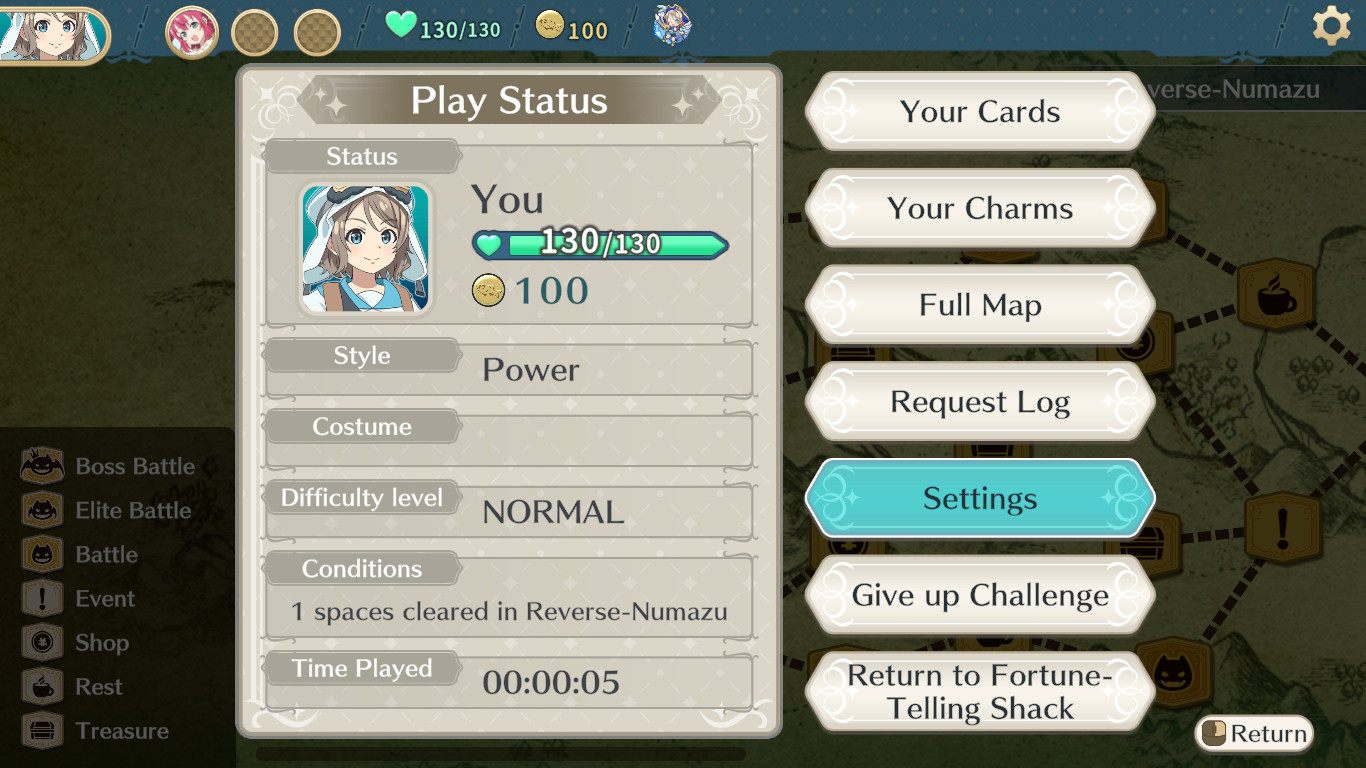Choose Give up Challenge

[x=980, y=595]
